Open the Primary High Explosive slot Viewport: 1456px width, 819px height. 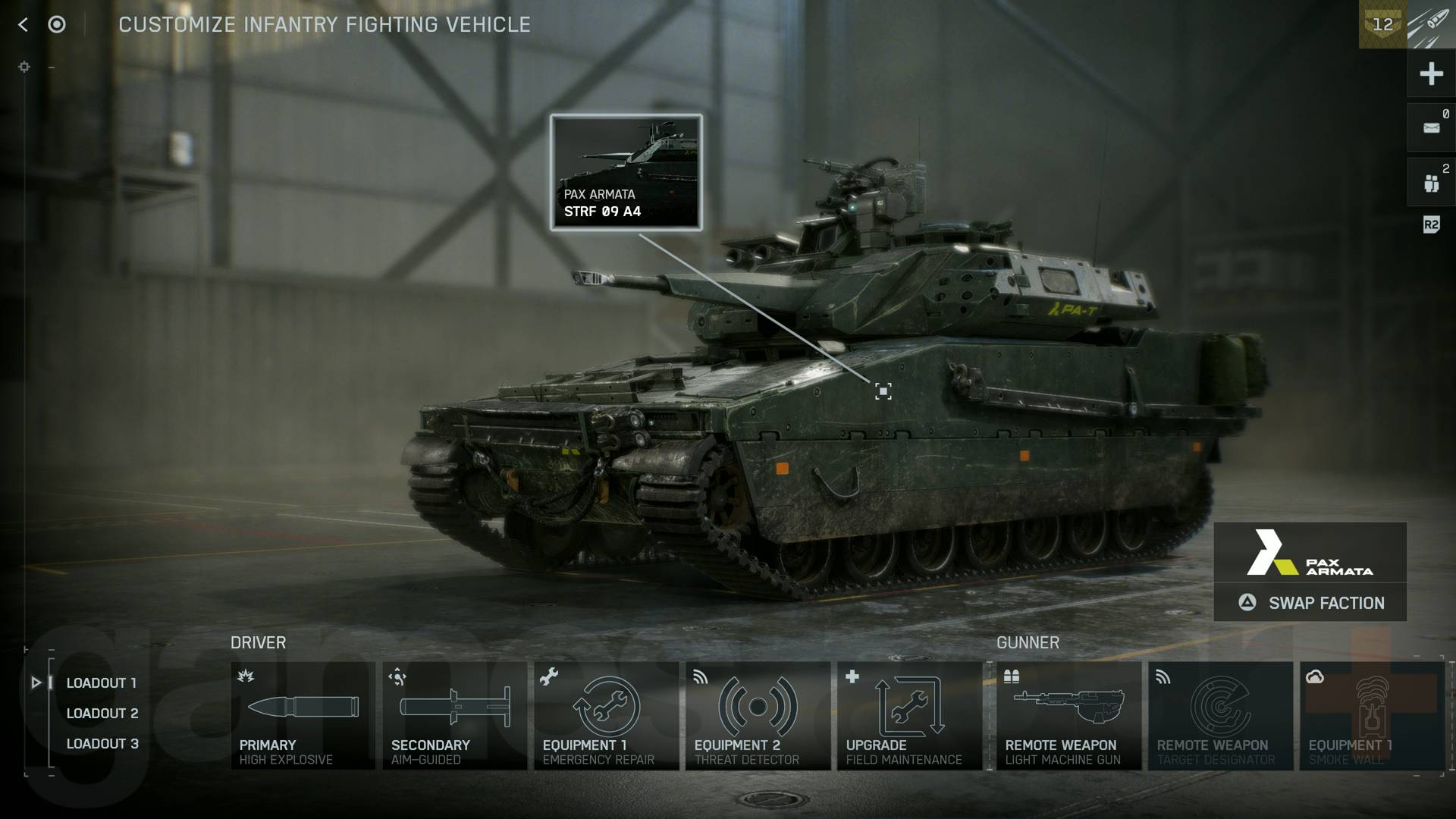coord(303,715)
